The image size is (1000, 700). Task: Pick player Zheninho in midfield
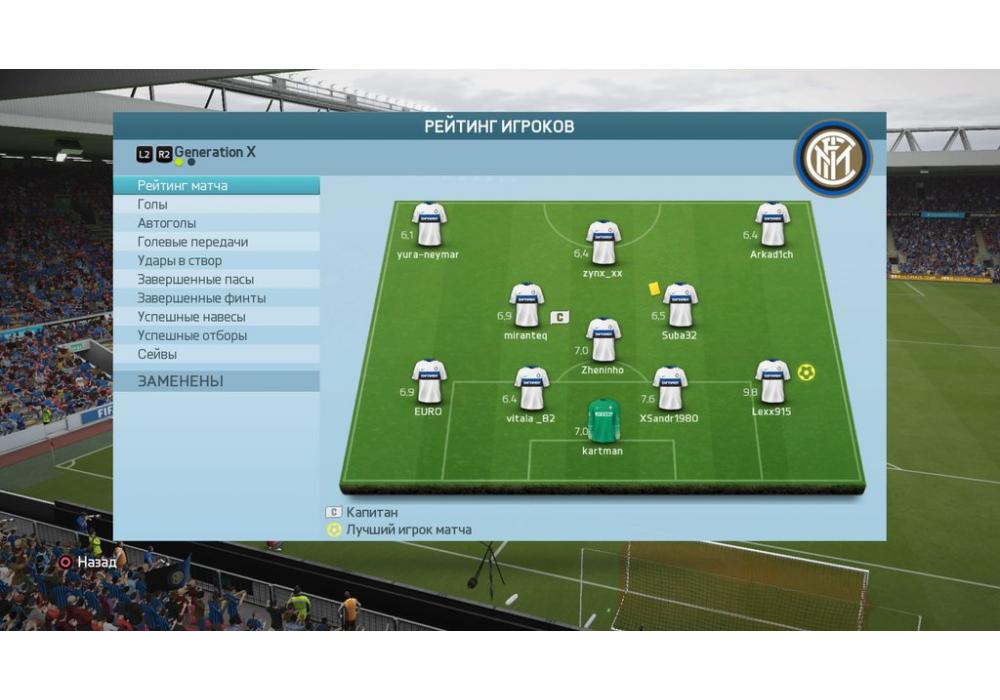pos(603,341)
